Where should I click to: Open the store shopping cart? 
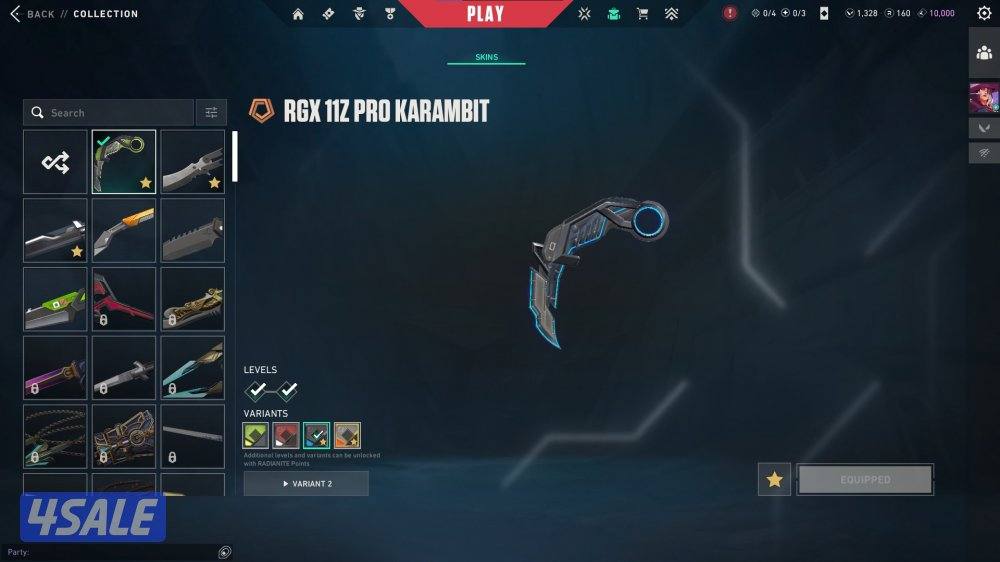point(643,14)
